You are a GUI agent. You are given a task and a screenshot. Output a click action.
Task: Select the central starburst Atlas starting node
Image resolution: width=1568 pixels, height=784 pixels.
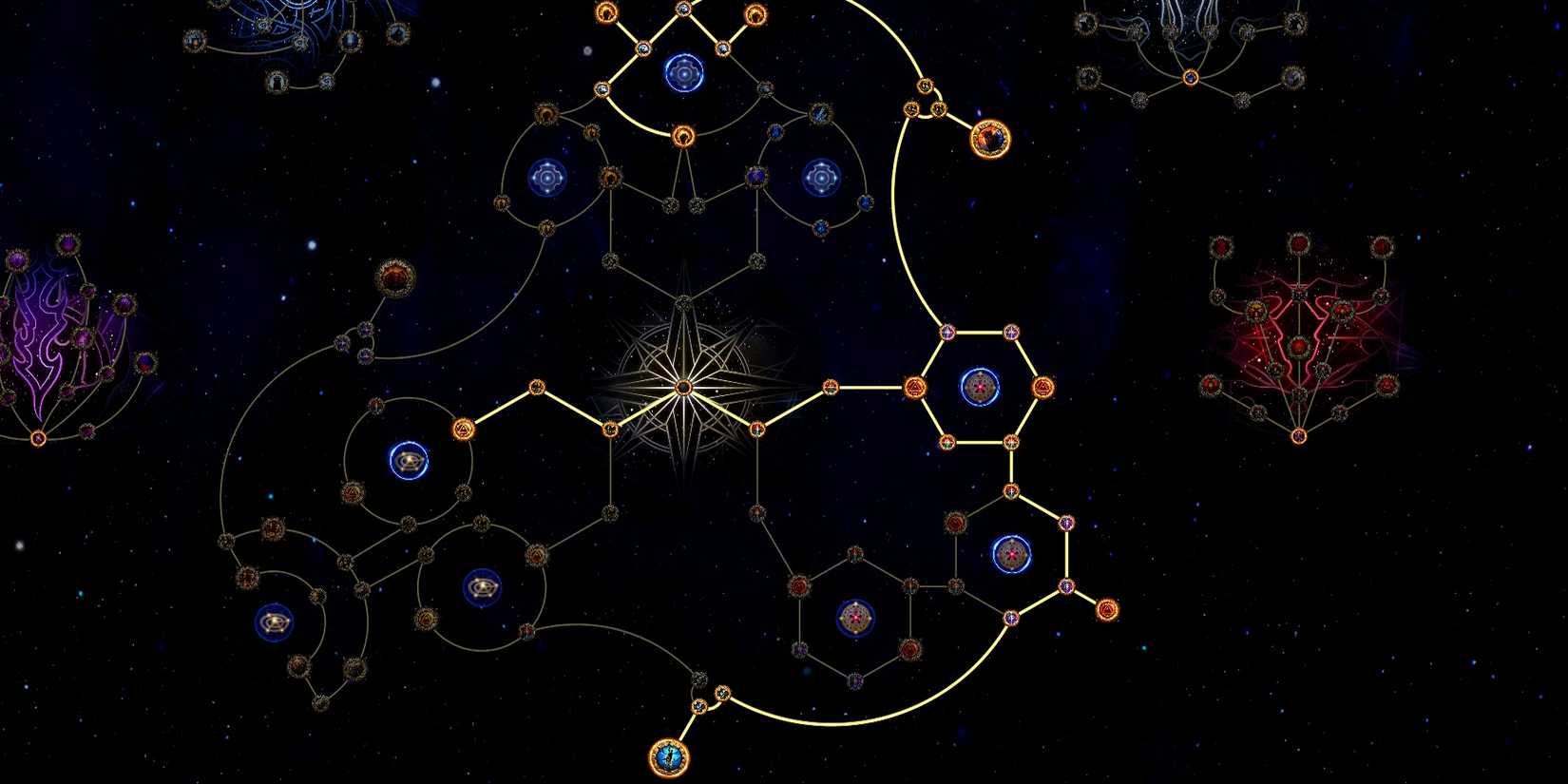pyautogui.click(x=682, y=385)
